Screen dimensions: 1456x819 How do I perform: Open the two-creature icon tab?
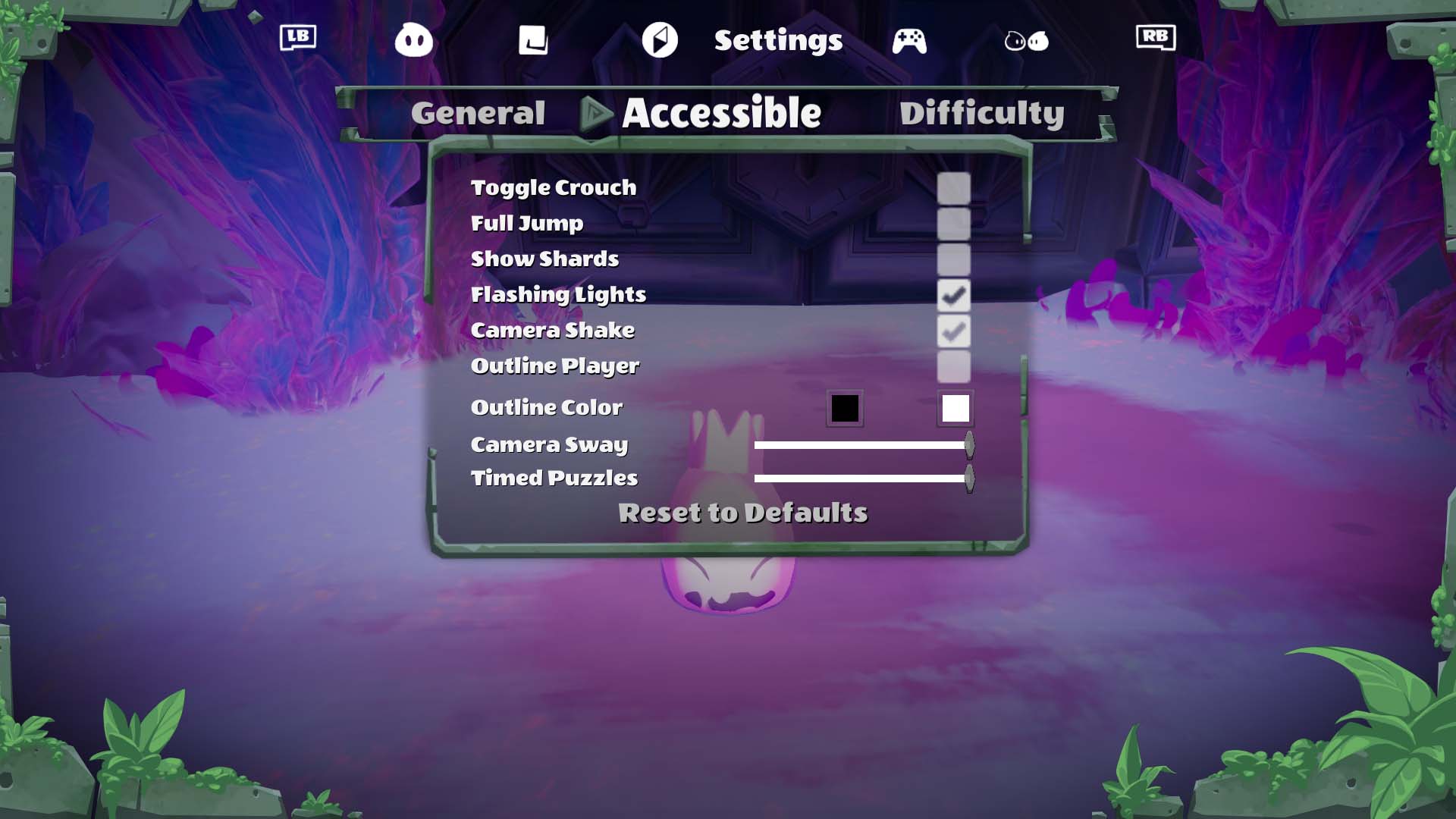pyautogui.click(x=1026, y=40)
